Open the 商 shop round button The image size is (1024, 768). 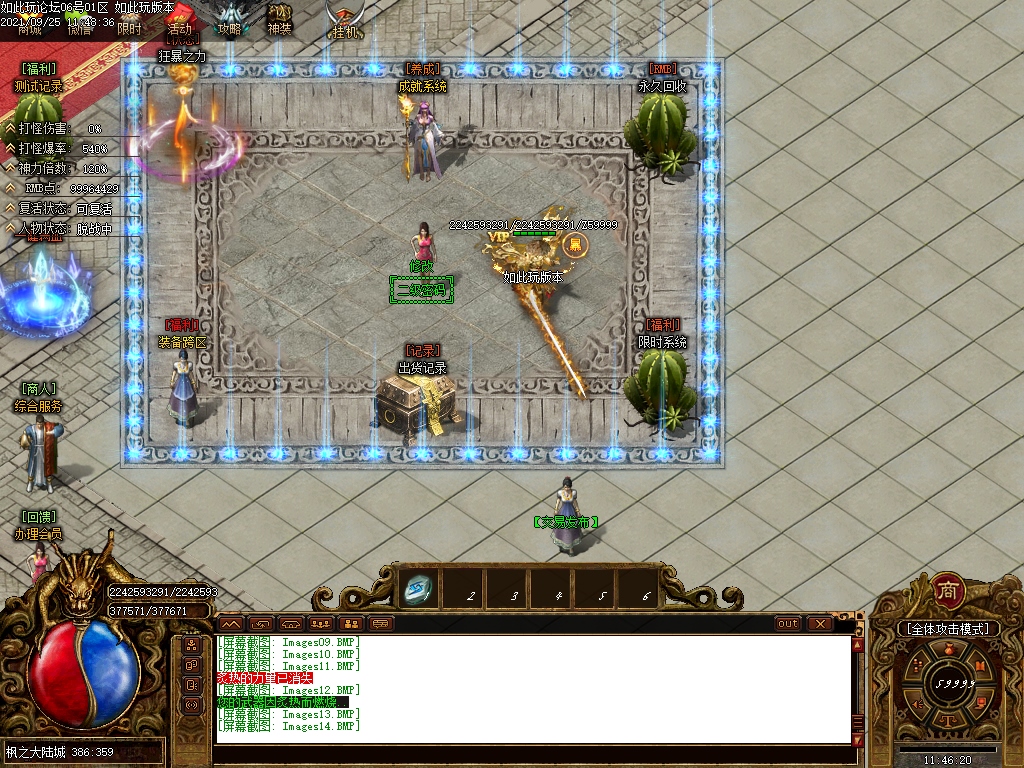tap(946, 590)
